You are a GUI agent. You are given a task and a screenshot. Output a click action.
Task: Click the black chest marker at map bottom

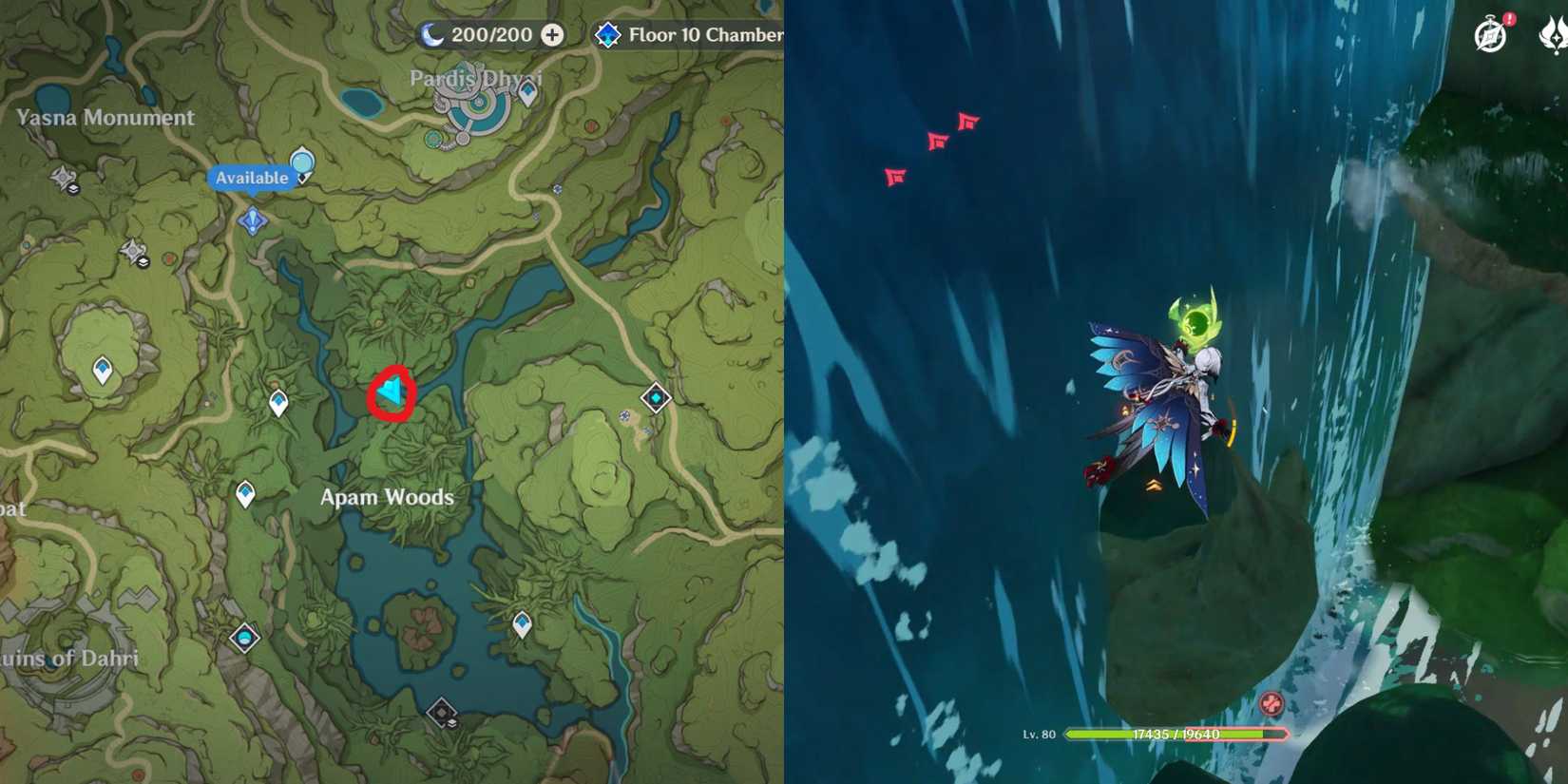point(441,711)
